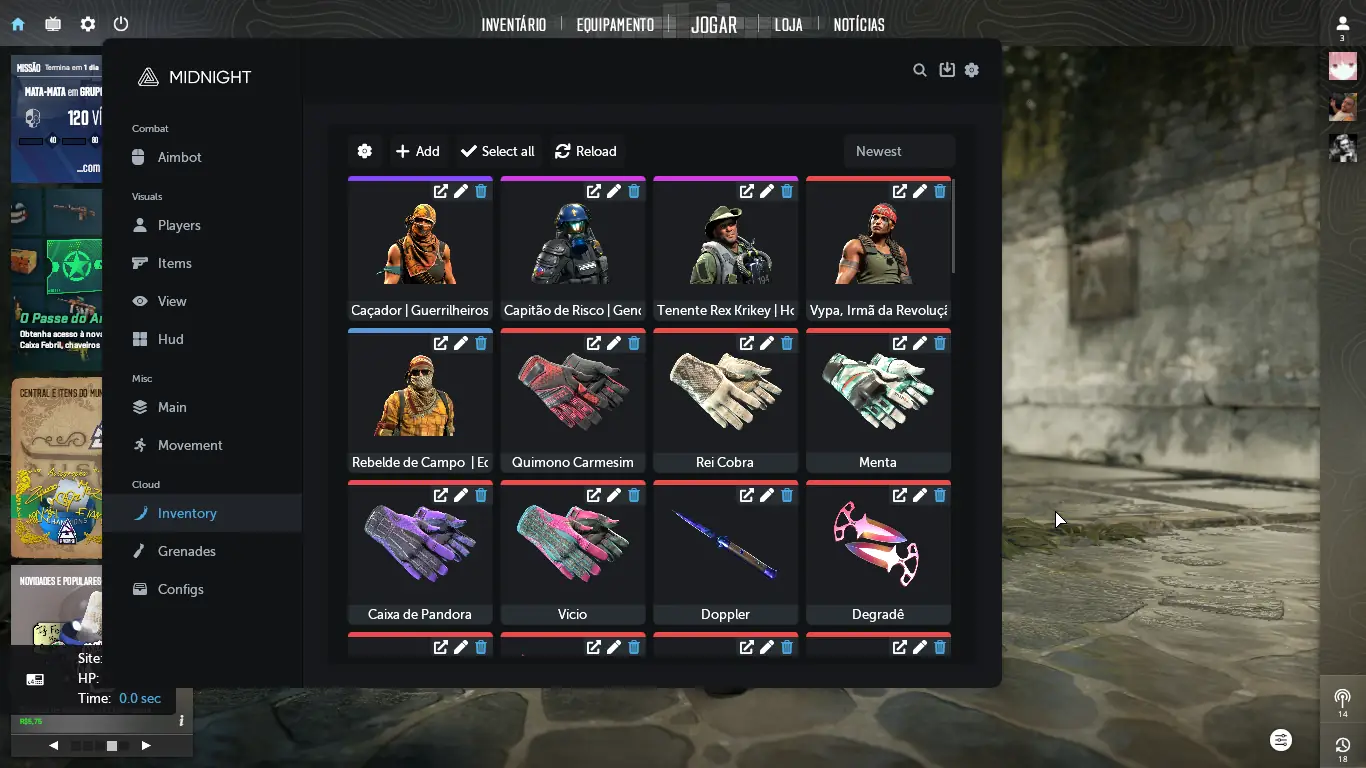Open the Aimbot section

tap(180, 157)
